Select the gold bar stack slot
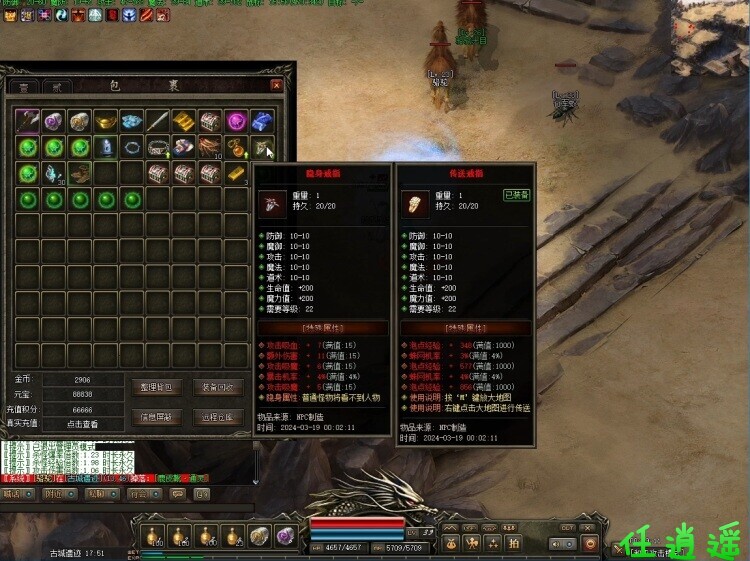This screenshot has height=561, width=750. (236, 172)
